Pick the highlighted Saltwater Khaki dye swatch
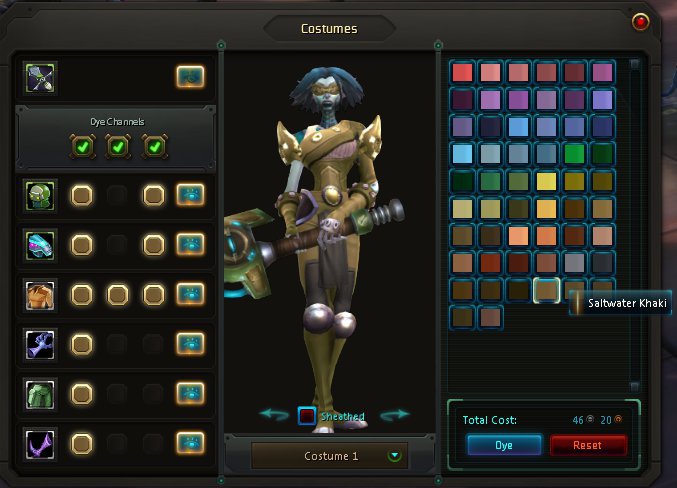 point(546,290)
